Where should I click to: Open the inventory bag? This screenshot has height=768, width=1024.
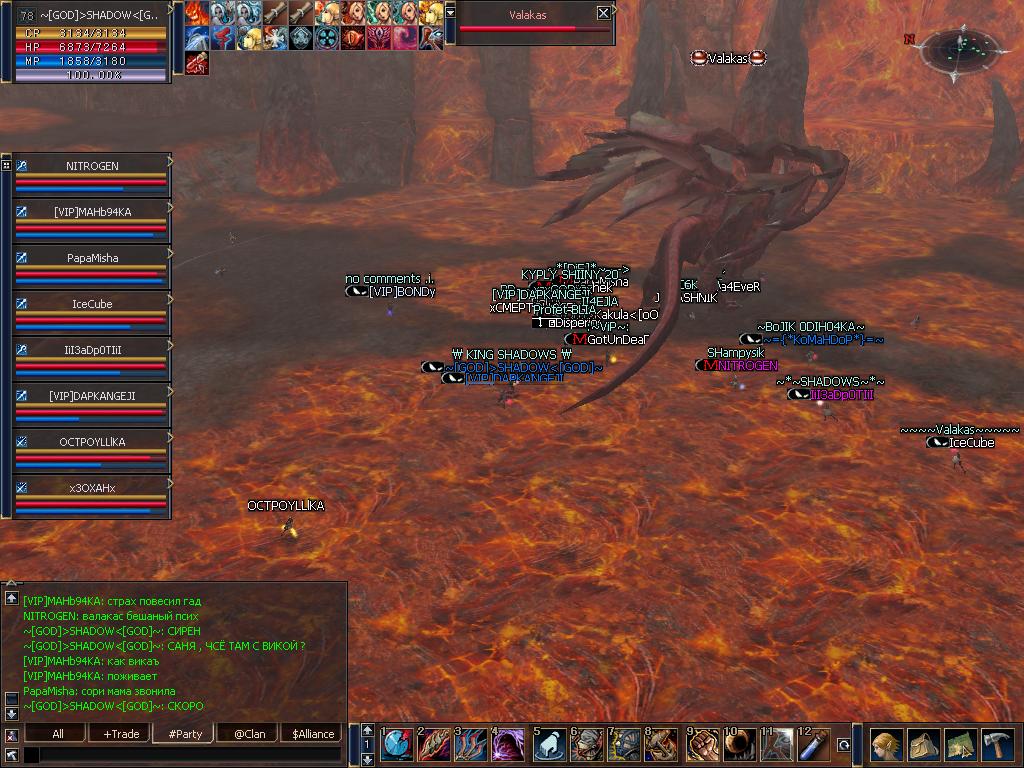[923, 745]
